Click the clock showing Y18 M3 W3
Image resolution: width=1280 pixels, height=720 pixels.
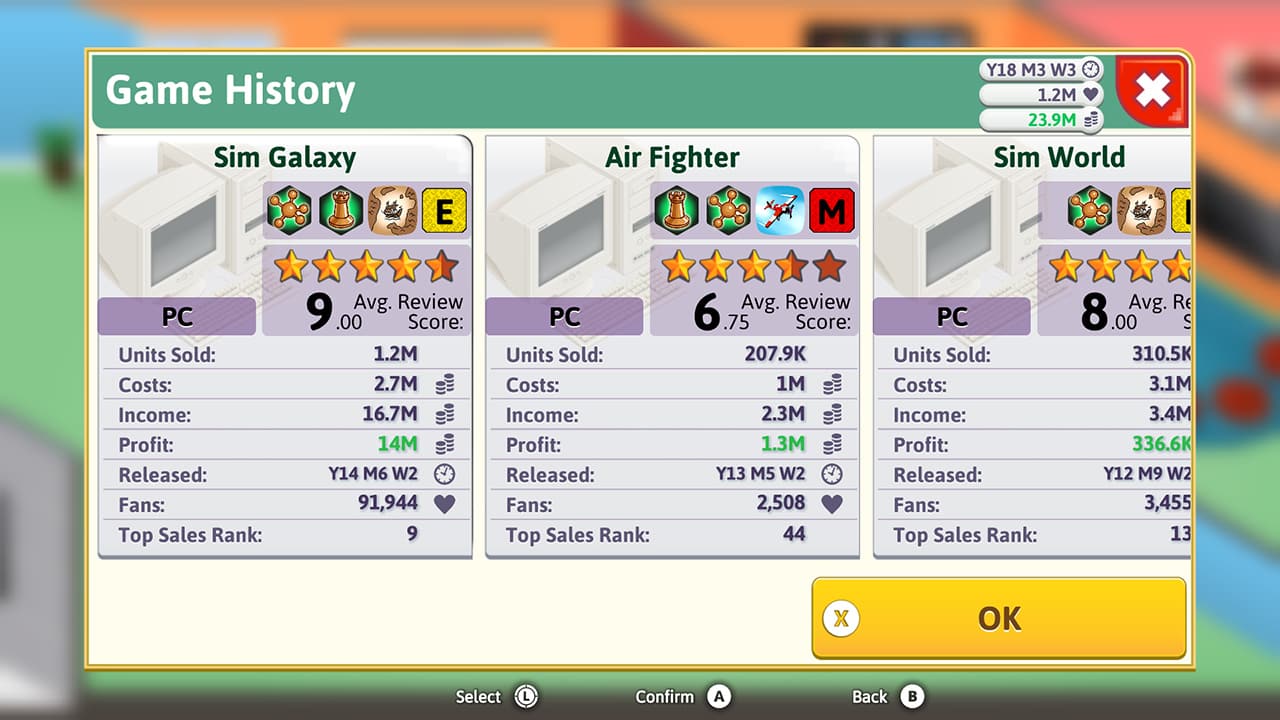[1040, 69]
